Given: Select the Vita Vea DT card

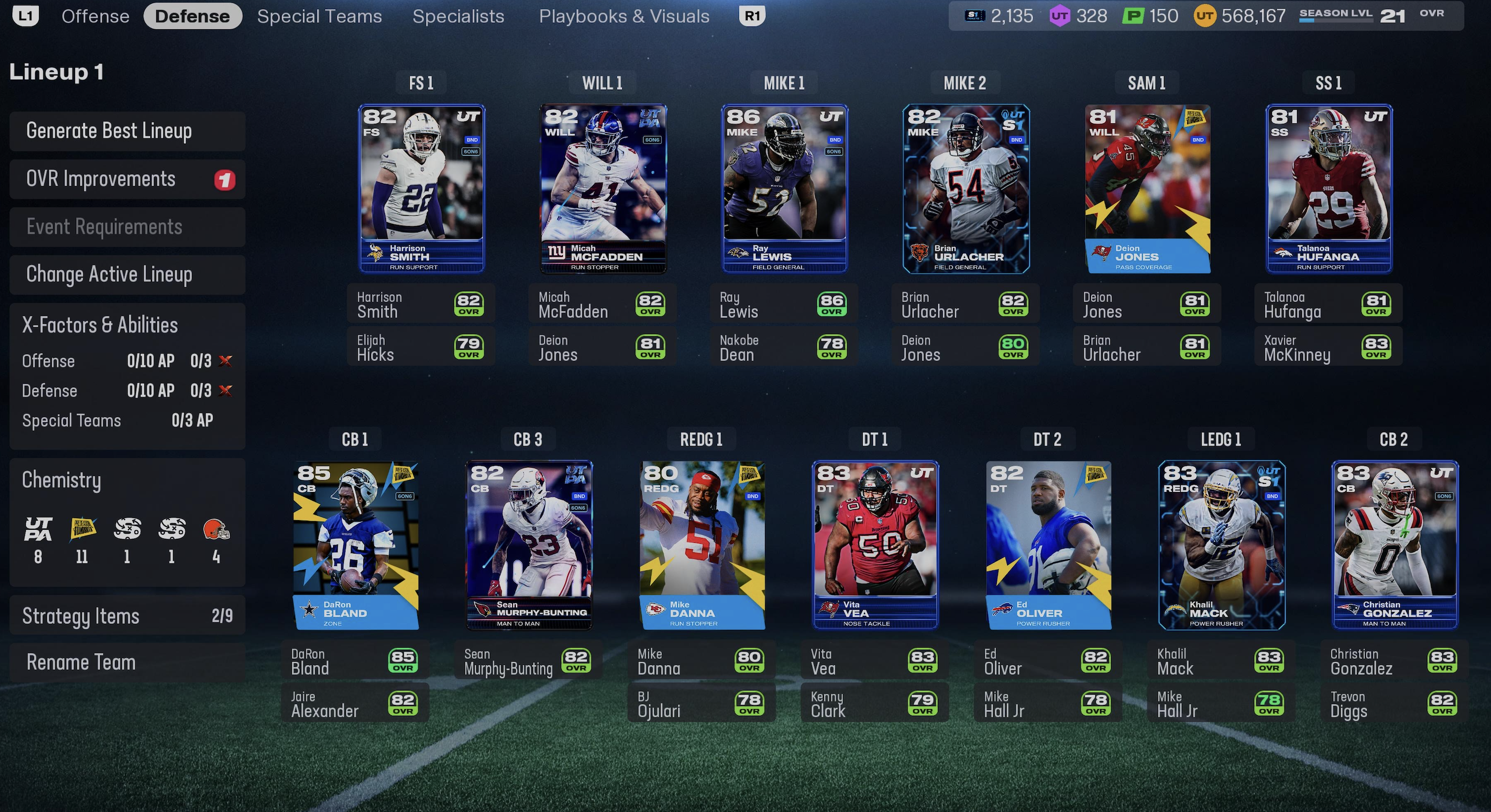Looking at the screenshot, I should click(x=875, y=545).
